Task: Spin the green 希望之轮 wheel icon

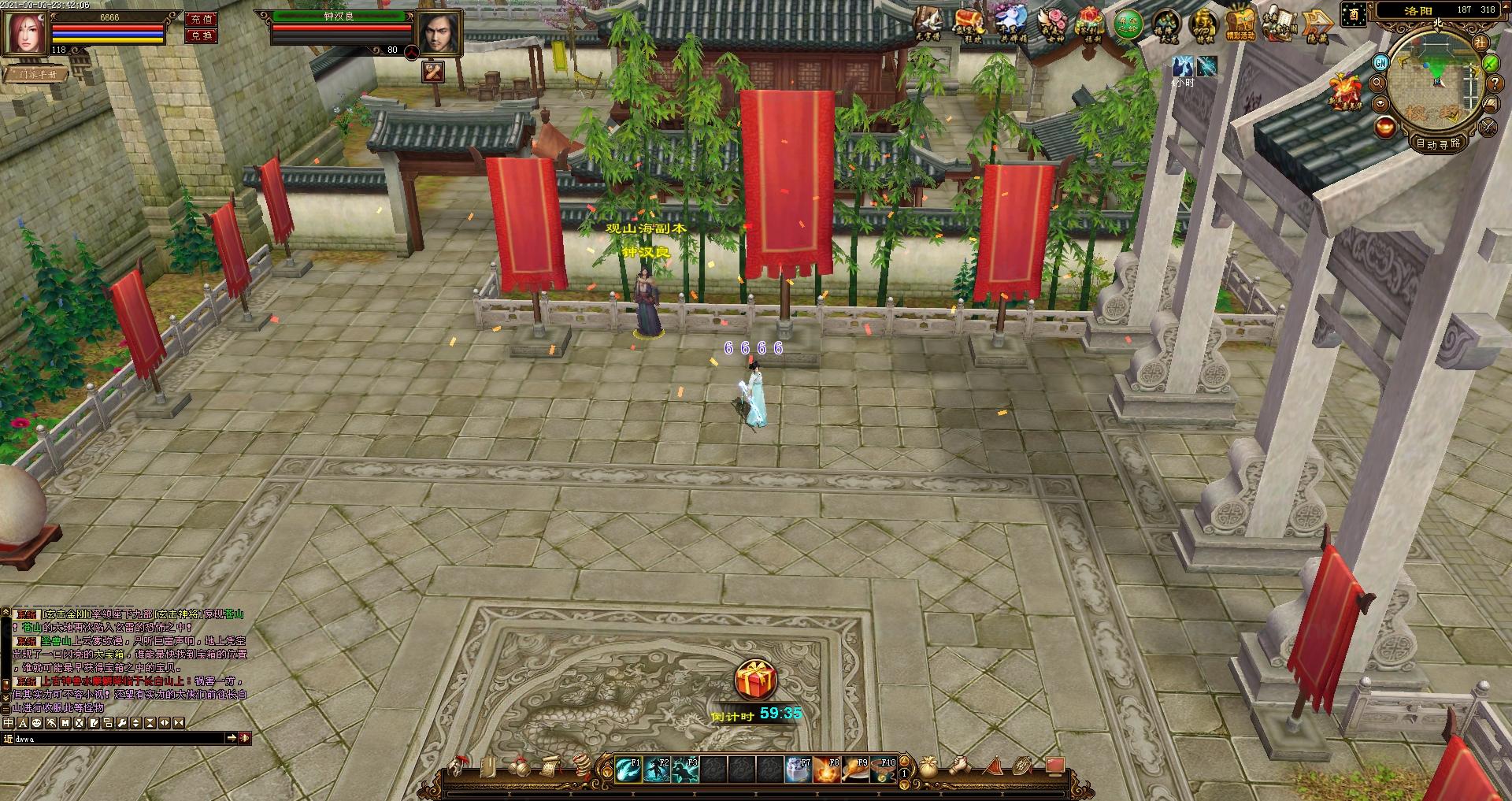Action: [x=1128, y=23]
